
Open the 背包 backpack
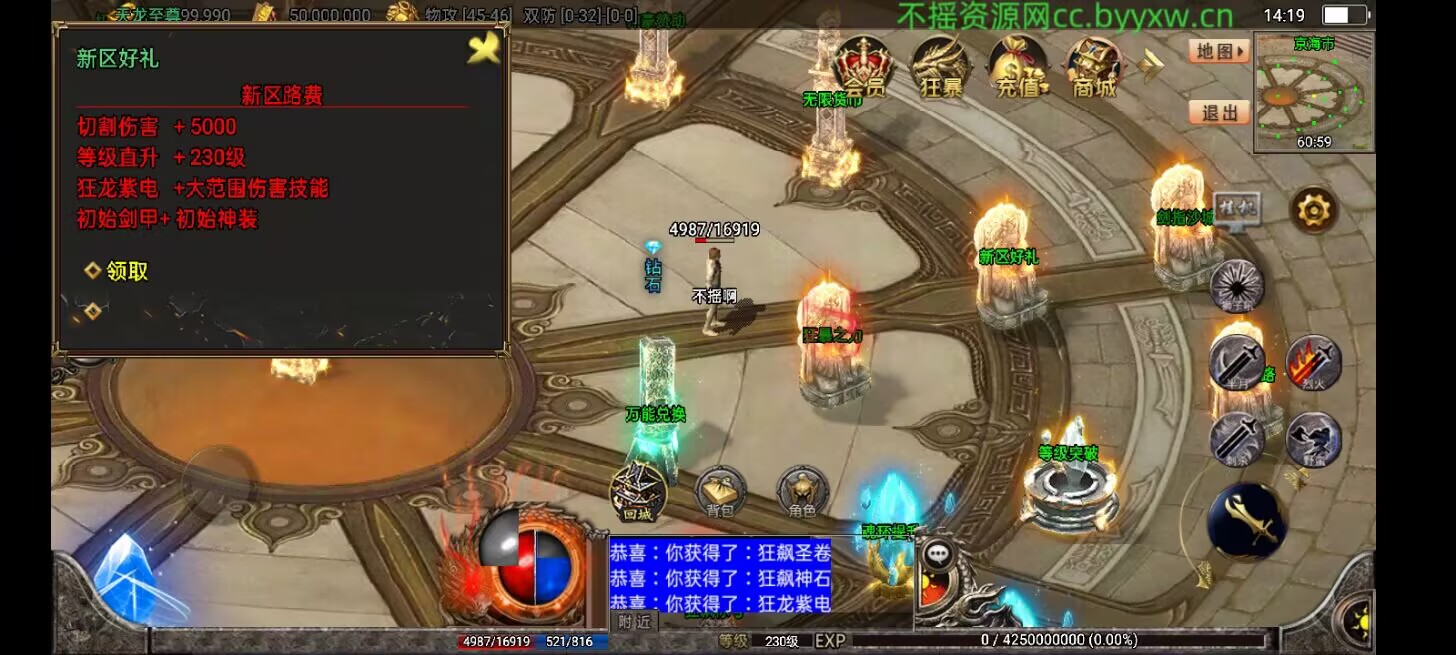point(720,492)
